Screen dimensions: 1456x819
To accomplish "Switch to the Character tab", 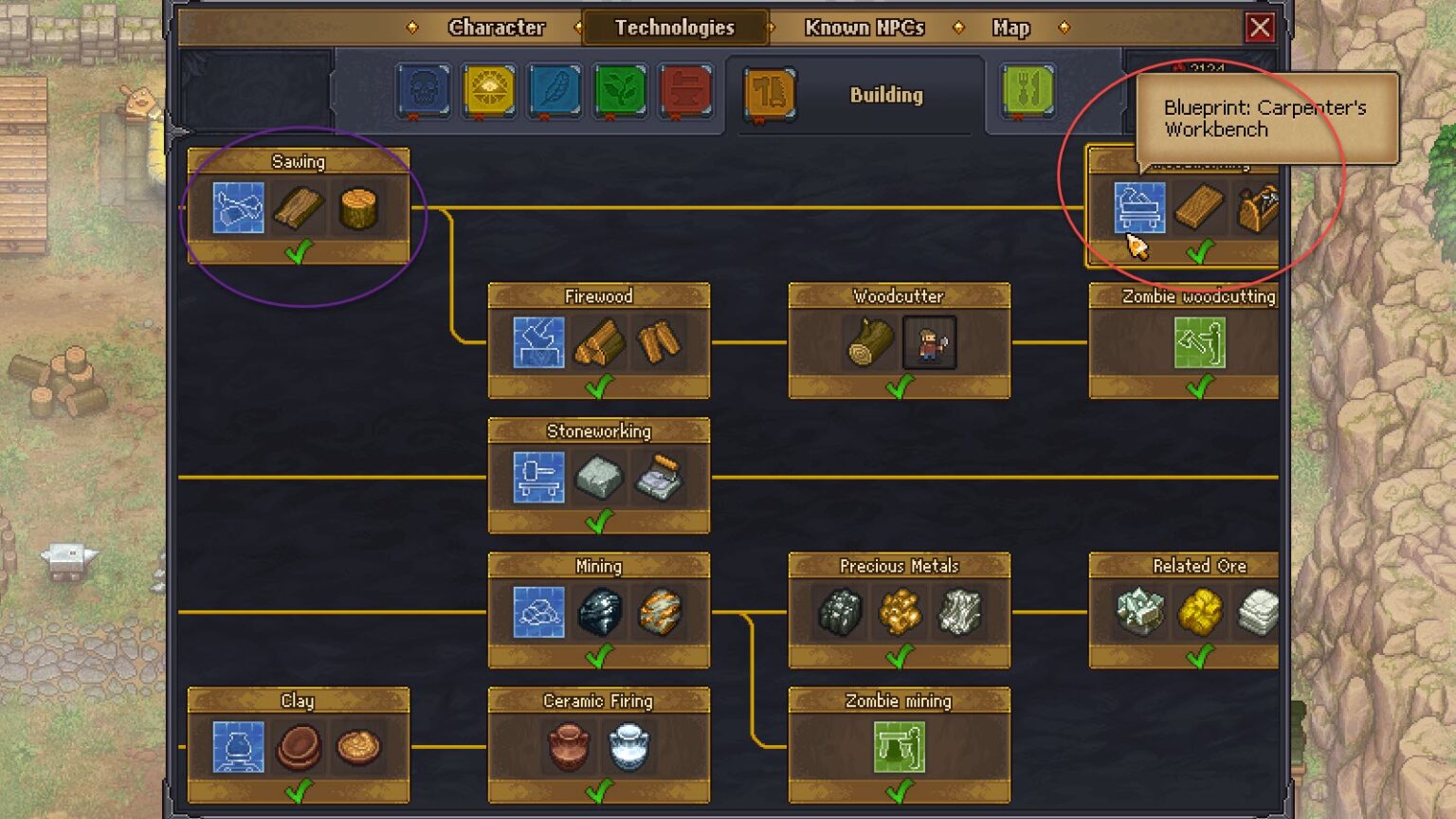I will click(x=497, y=27).
